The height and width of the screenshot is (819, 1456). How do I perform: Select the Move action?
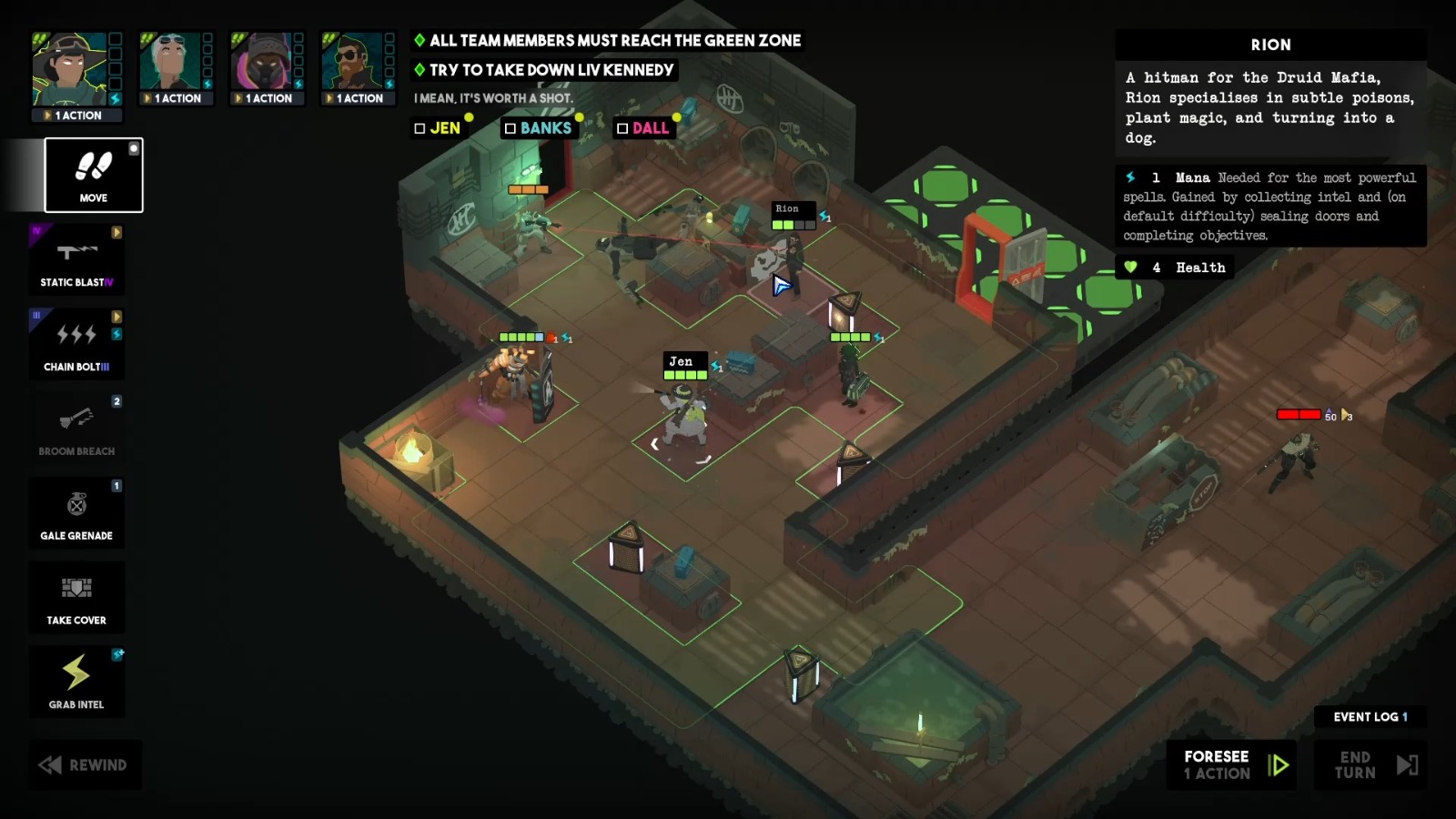point(91,175)
